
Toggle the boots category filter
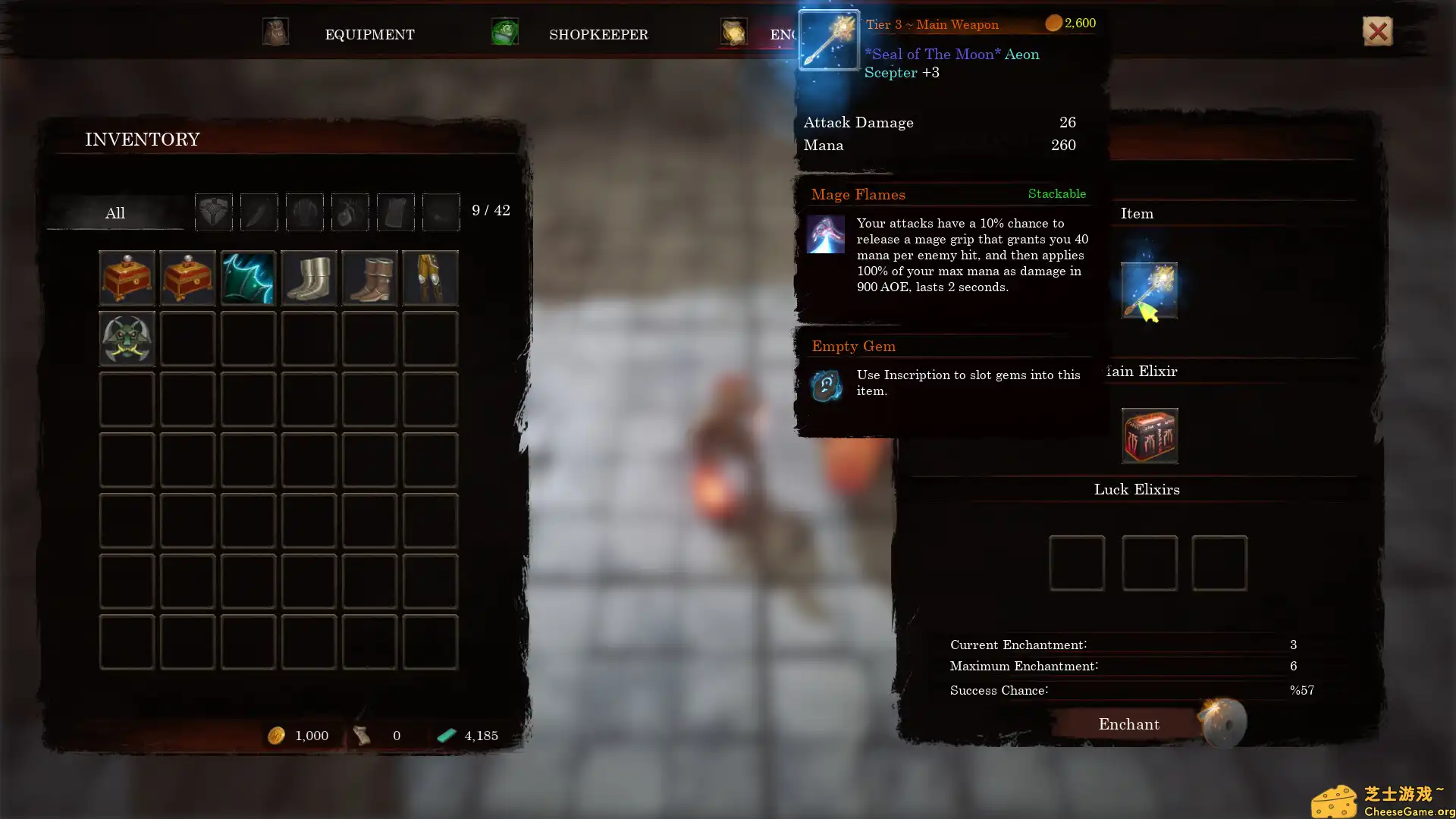pyautogui.click(x=441, y=212)
